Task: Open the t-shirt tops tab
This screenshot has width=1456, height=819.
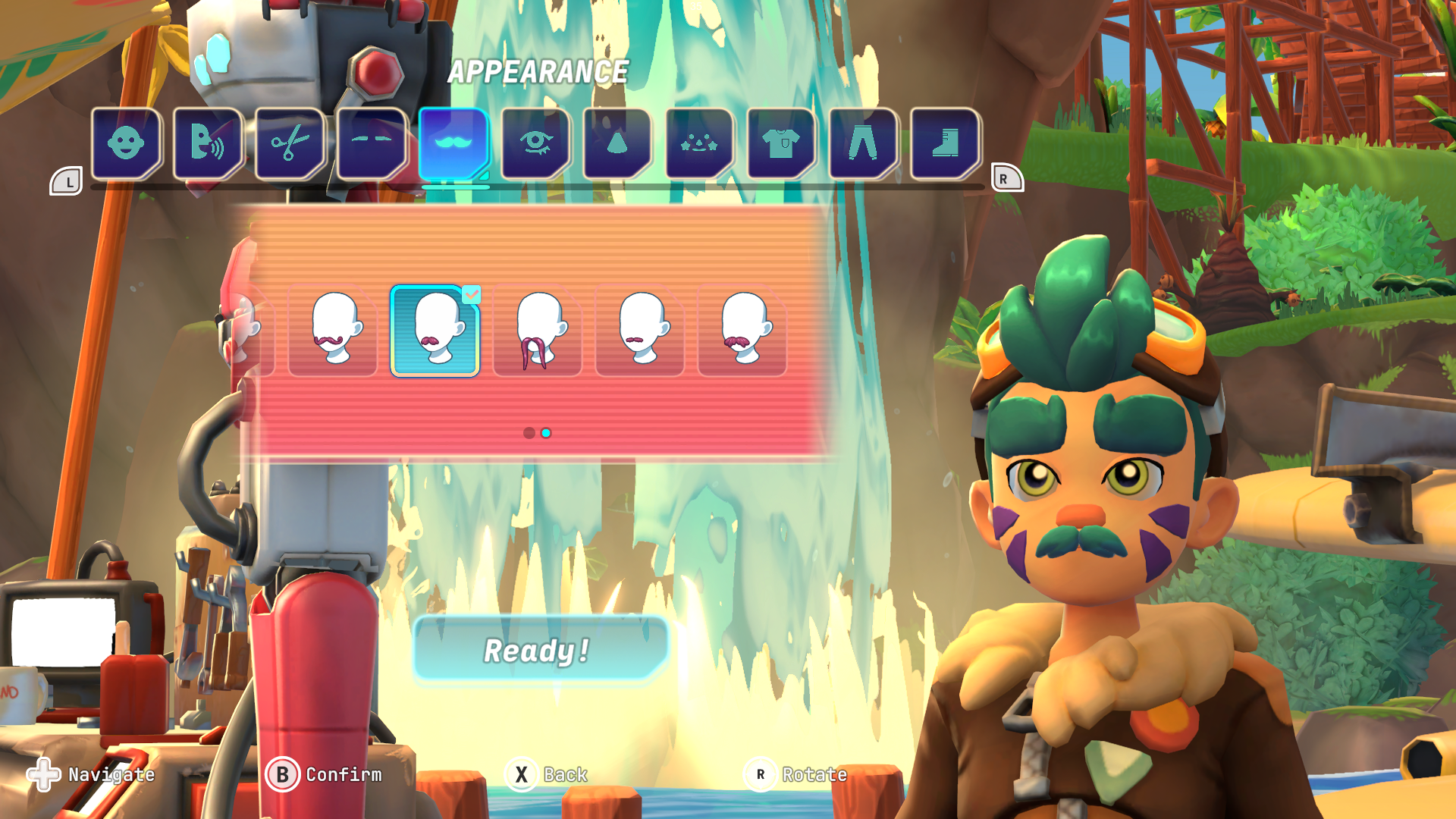Action: [x=781, y=143]
